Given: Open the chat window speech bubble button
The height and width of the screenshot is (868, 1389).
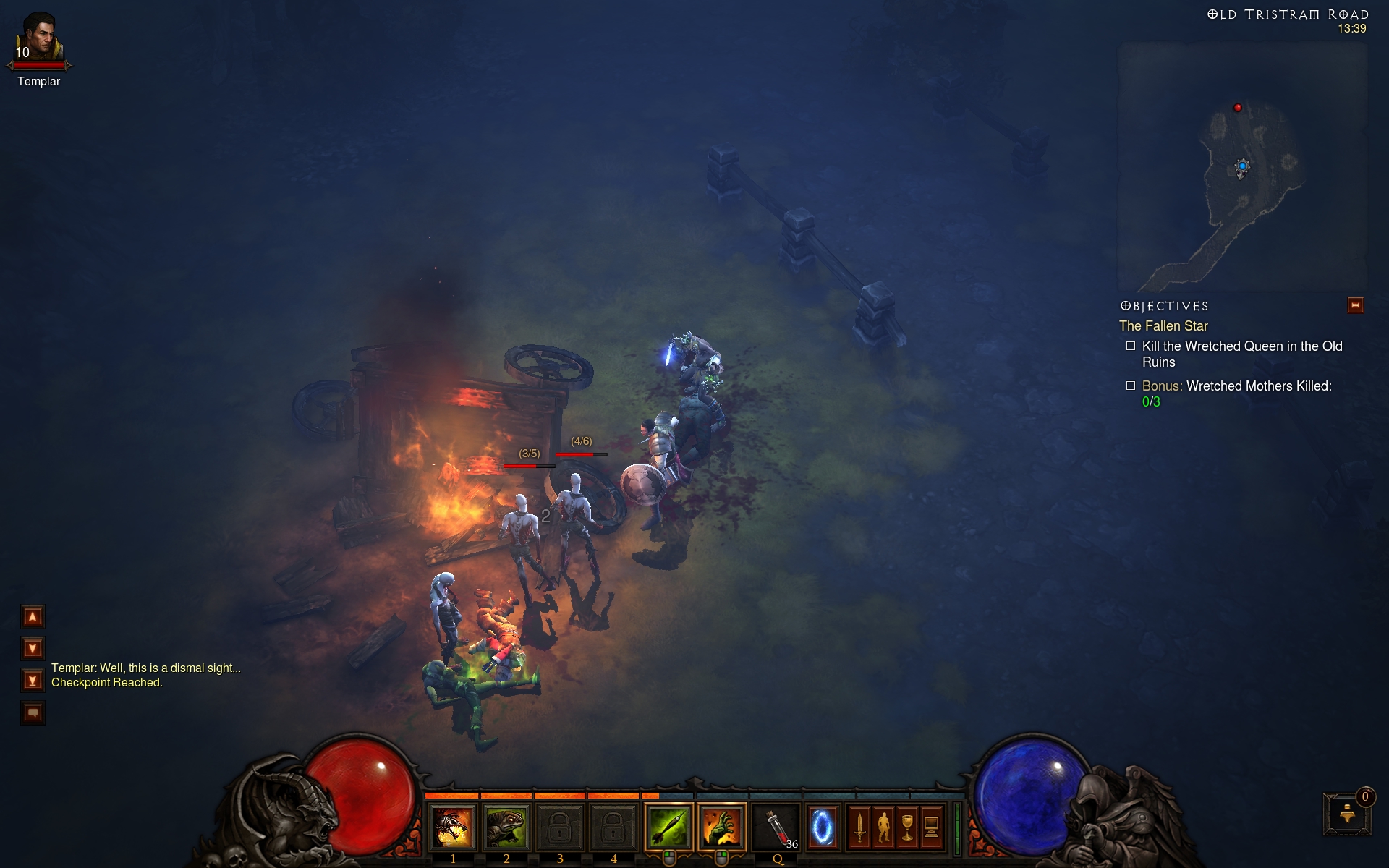Looking at the screenshot, I should pos(33,713).
